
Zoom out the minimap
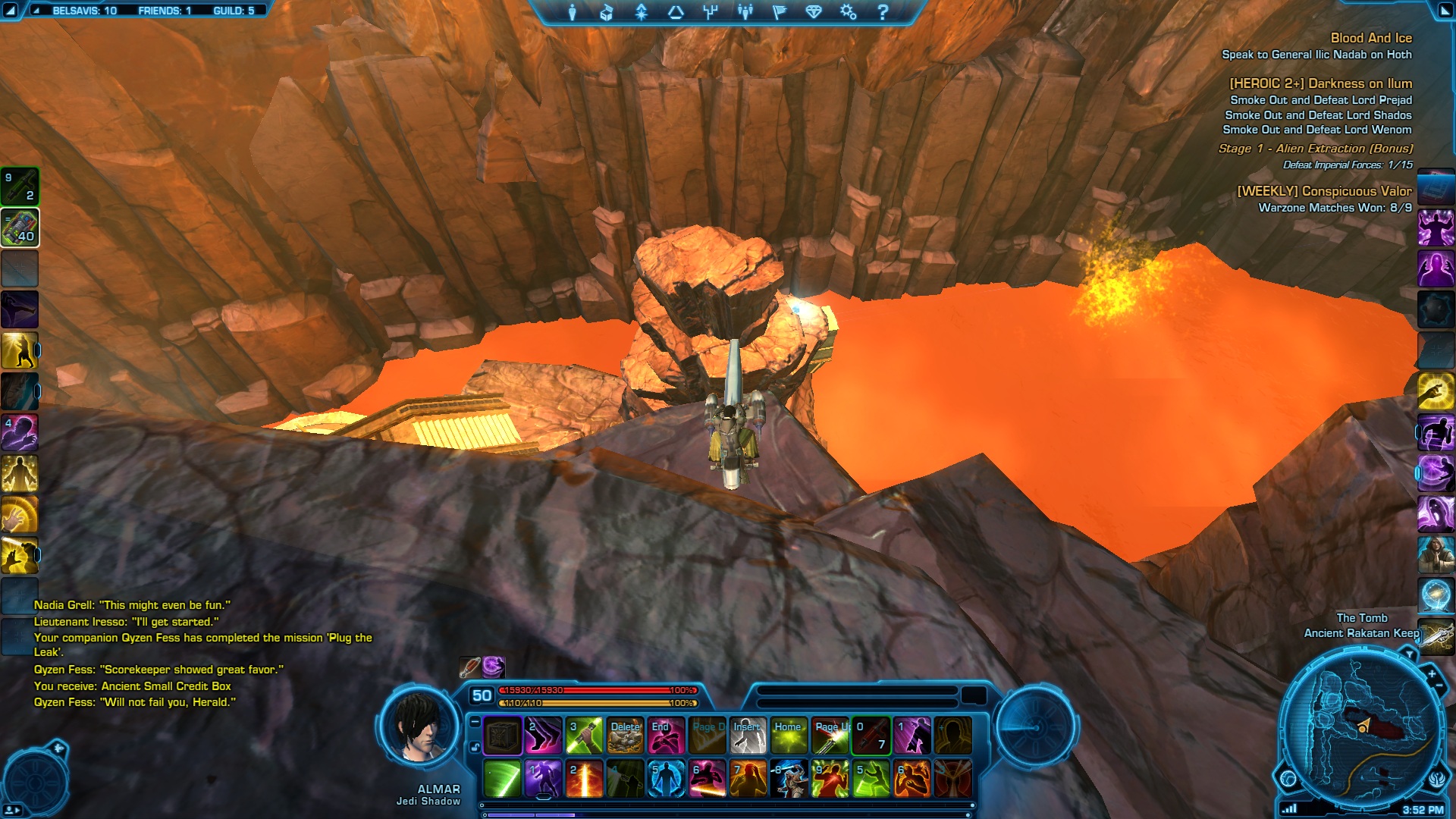tap(1439, 686)
